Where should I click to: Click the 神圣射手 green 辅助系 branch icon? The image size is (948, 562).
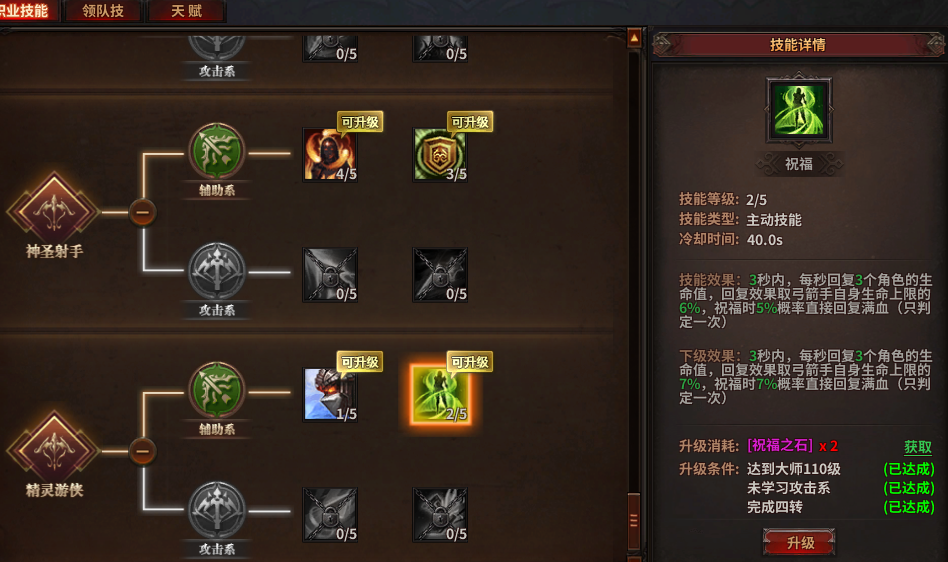point(217,152)
